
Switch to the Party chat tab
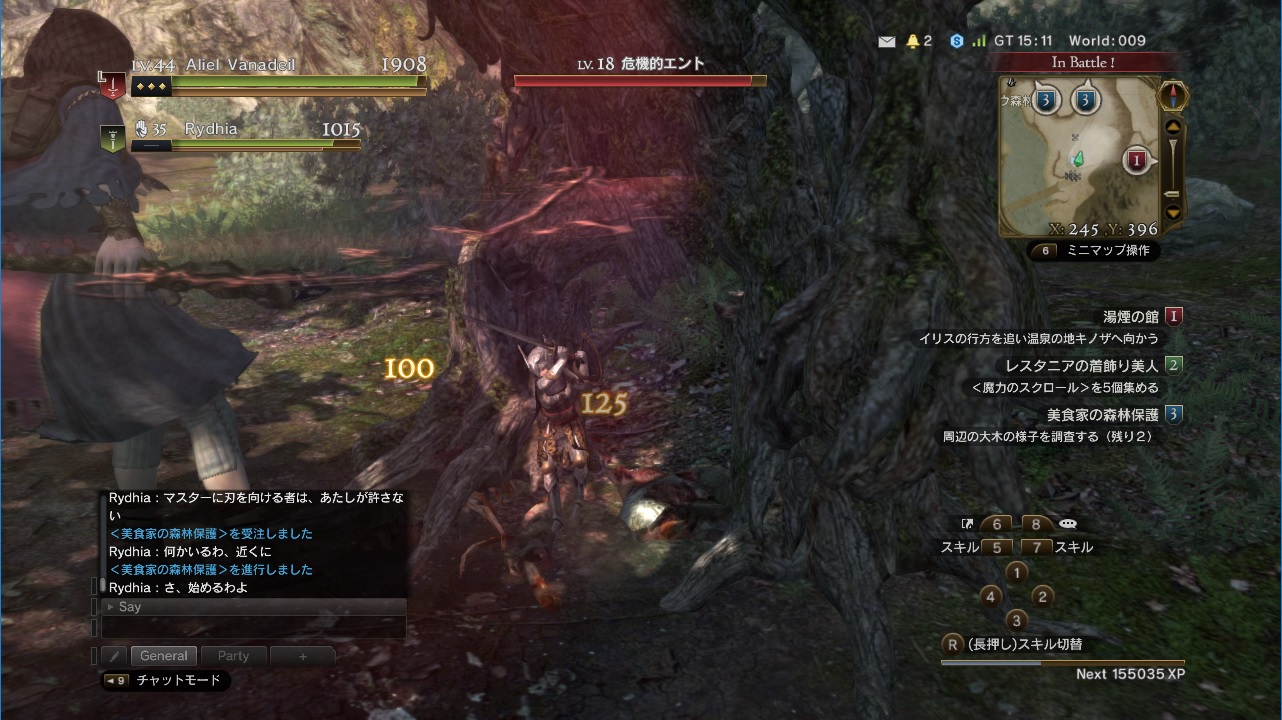pos(233,656)
